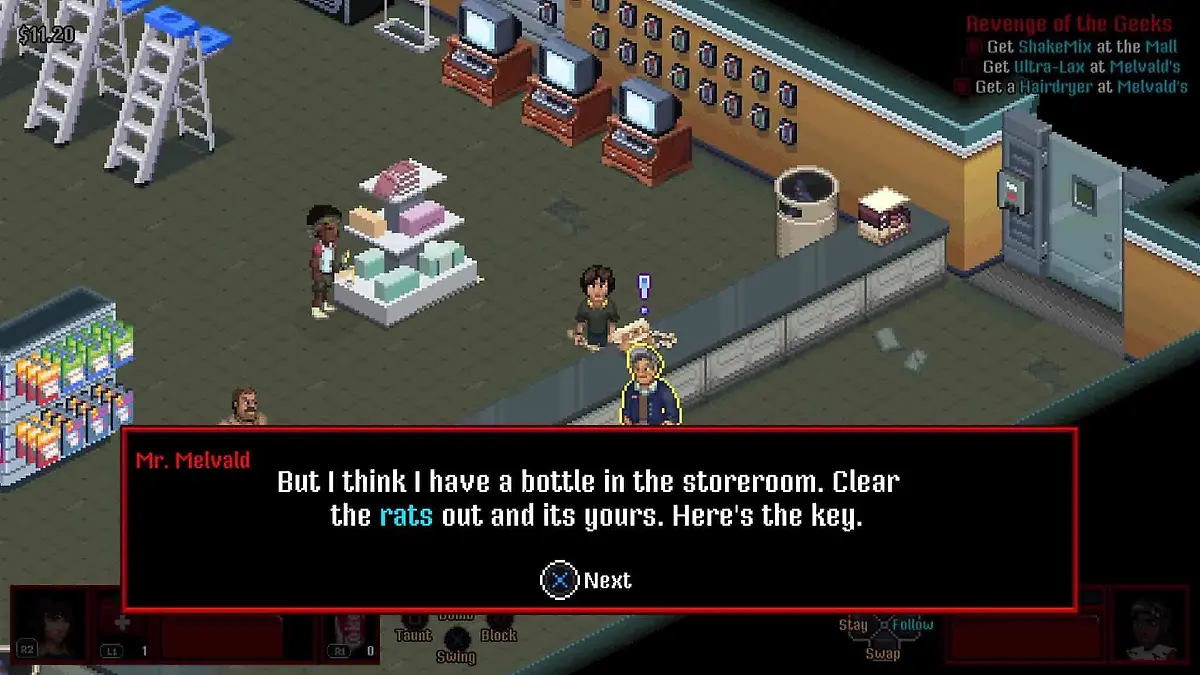Select the active character portrait with dark hair
The width and height of the screenshot is (1200, 675).
[x=50, y=623]
